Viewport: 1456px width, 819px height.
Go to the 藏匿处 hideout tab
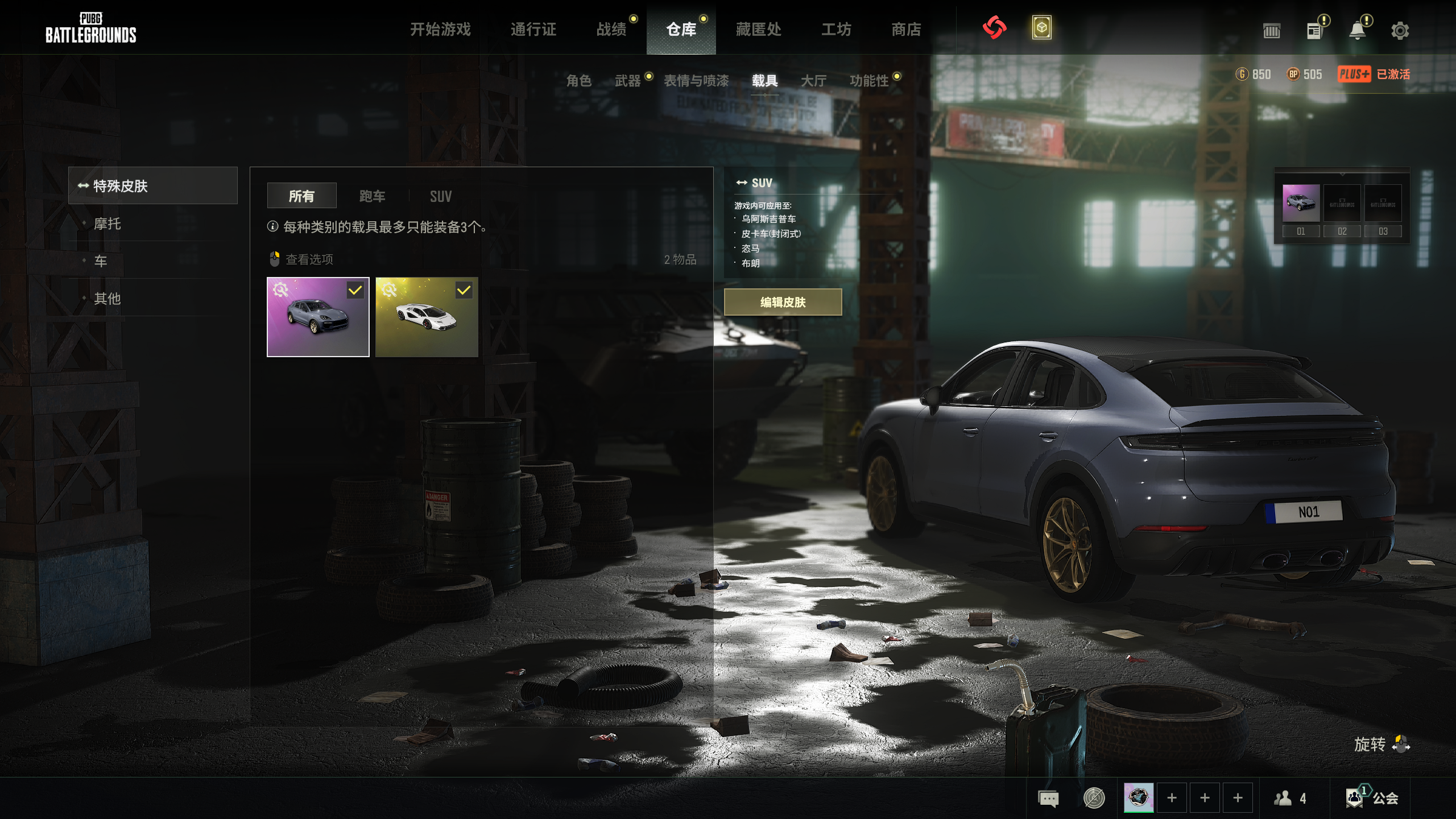(758, 30)
